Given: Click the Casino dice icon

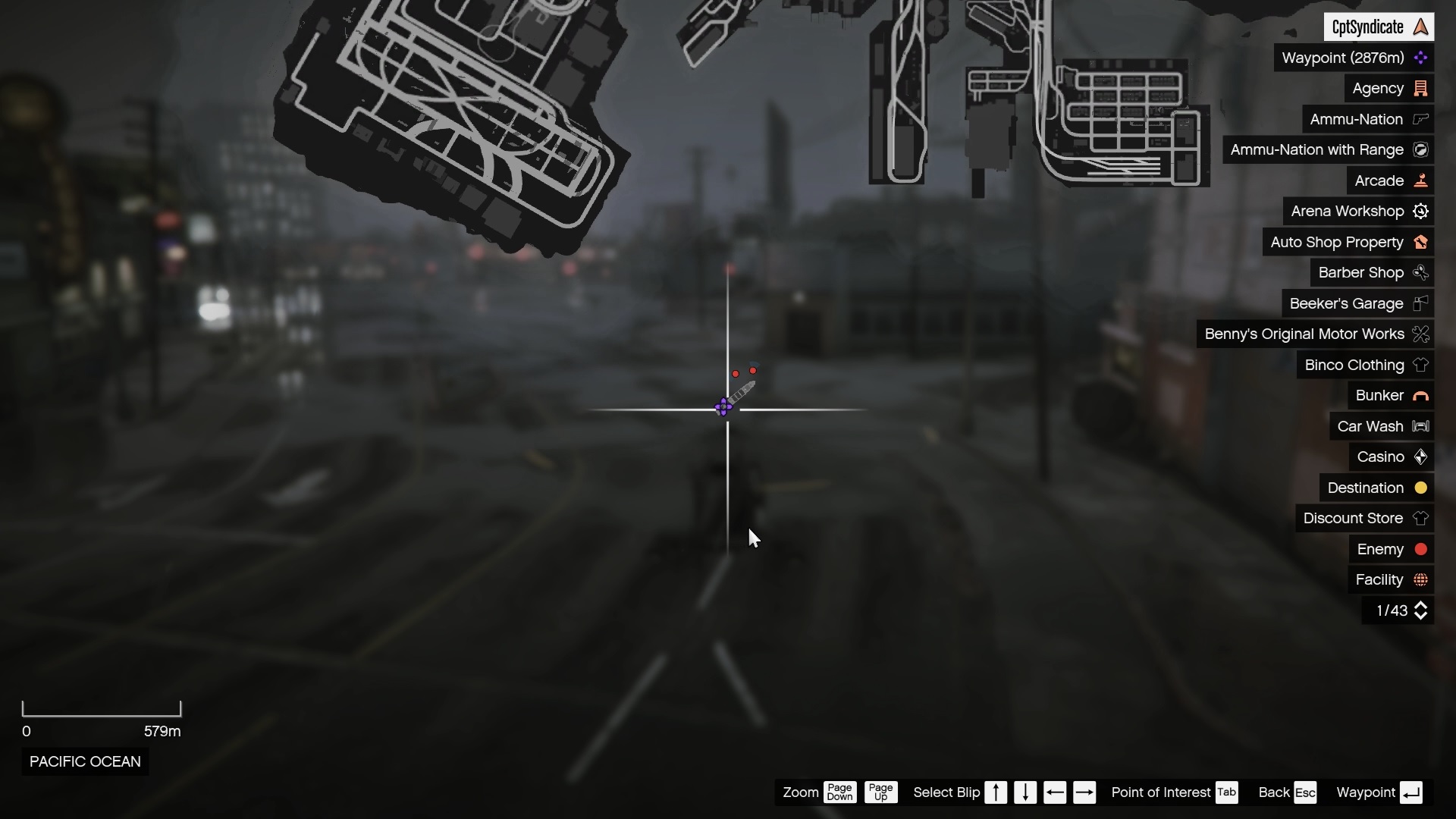Looking at the screenshot, I should [1421, 457].
